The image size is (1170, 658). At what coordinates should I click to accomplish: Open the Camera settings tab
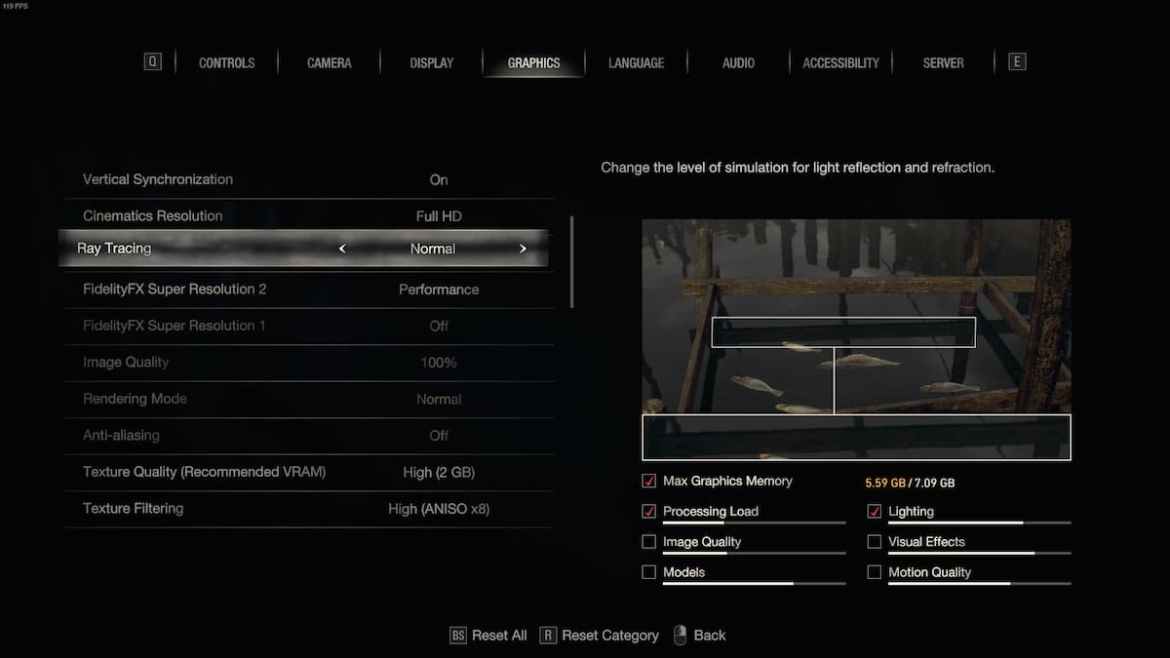pyautogui.click(x=329, y=63)
